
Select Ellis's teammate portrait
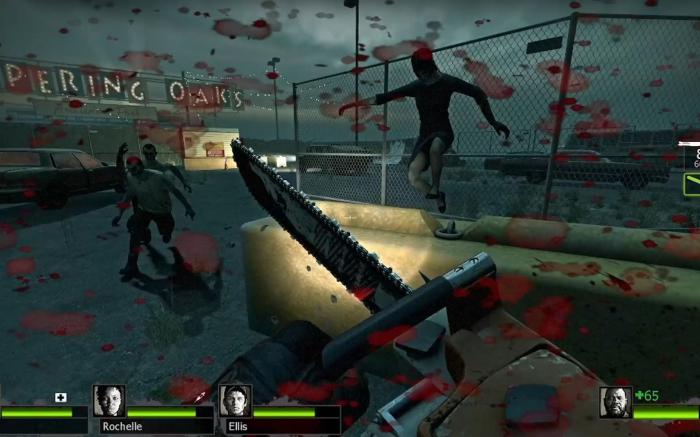click(235, 400)
